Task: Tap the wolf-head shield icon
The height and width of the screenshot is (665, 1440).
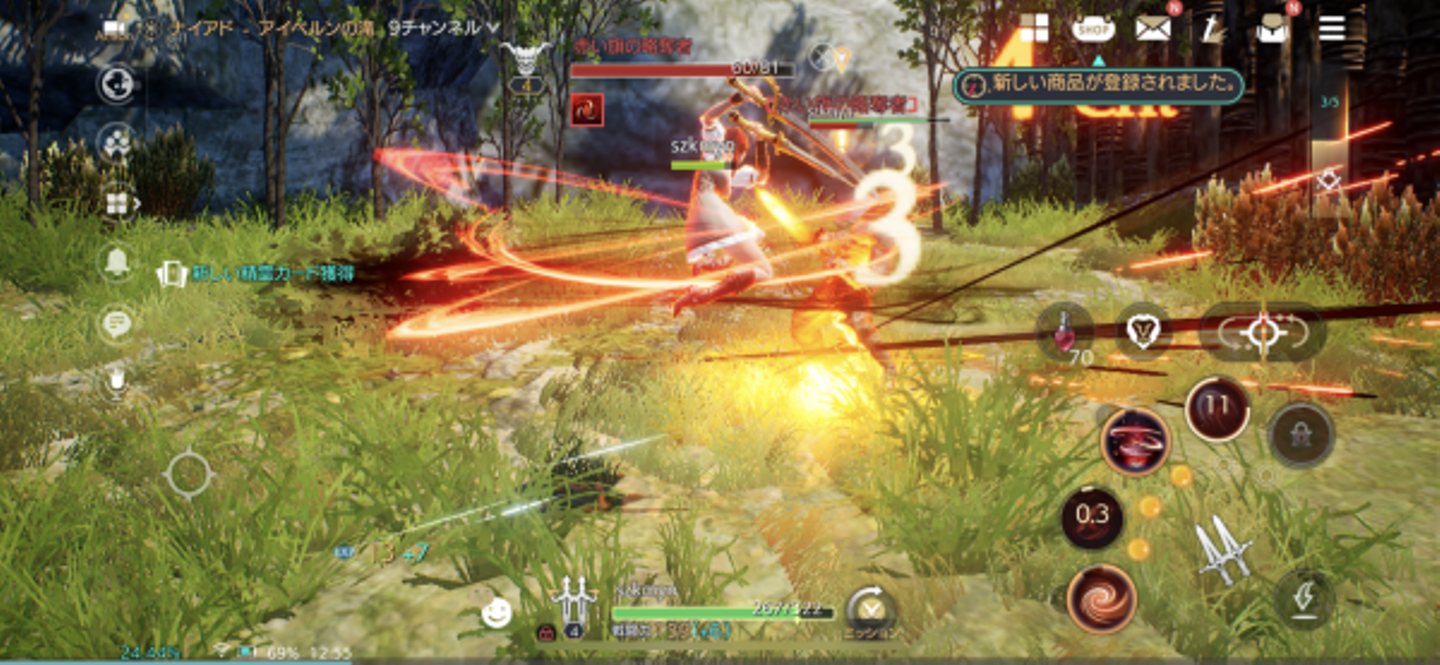Action: [1143, 332]
